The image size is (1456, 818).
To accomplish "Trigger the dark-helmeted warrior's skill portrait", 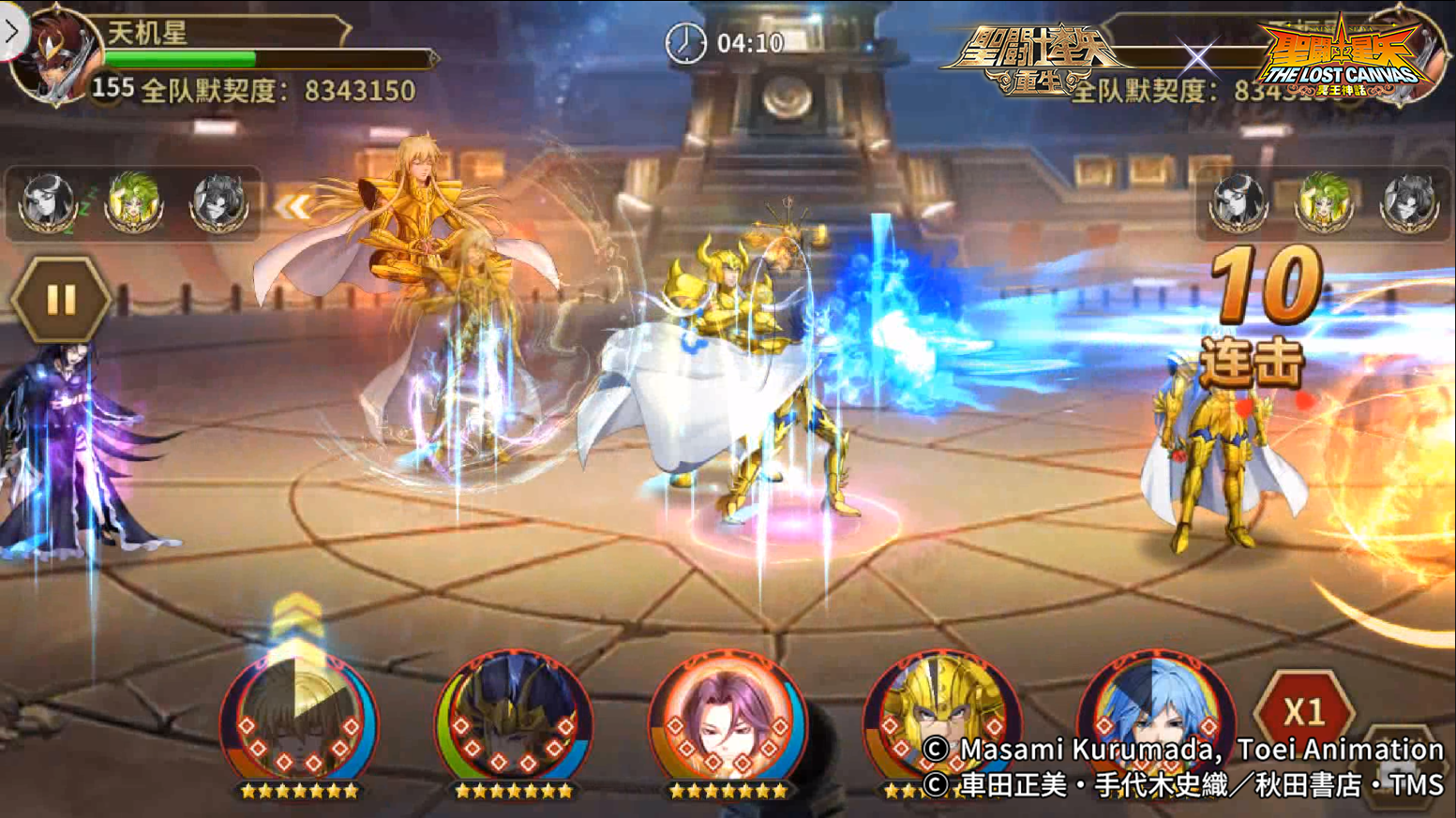I will 513,721.
